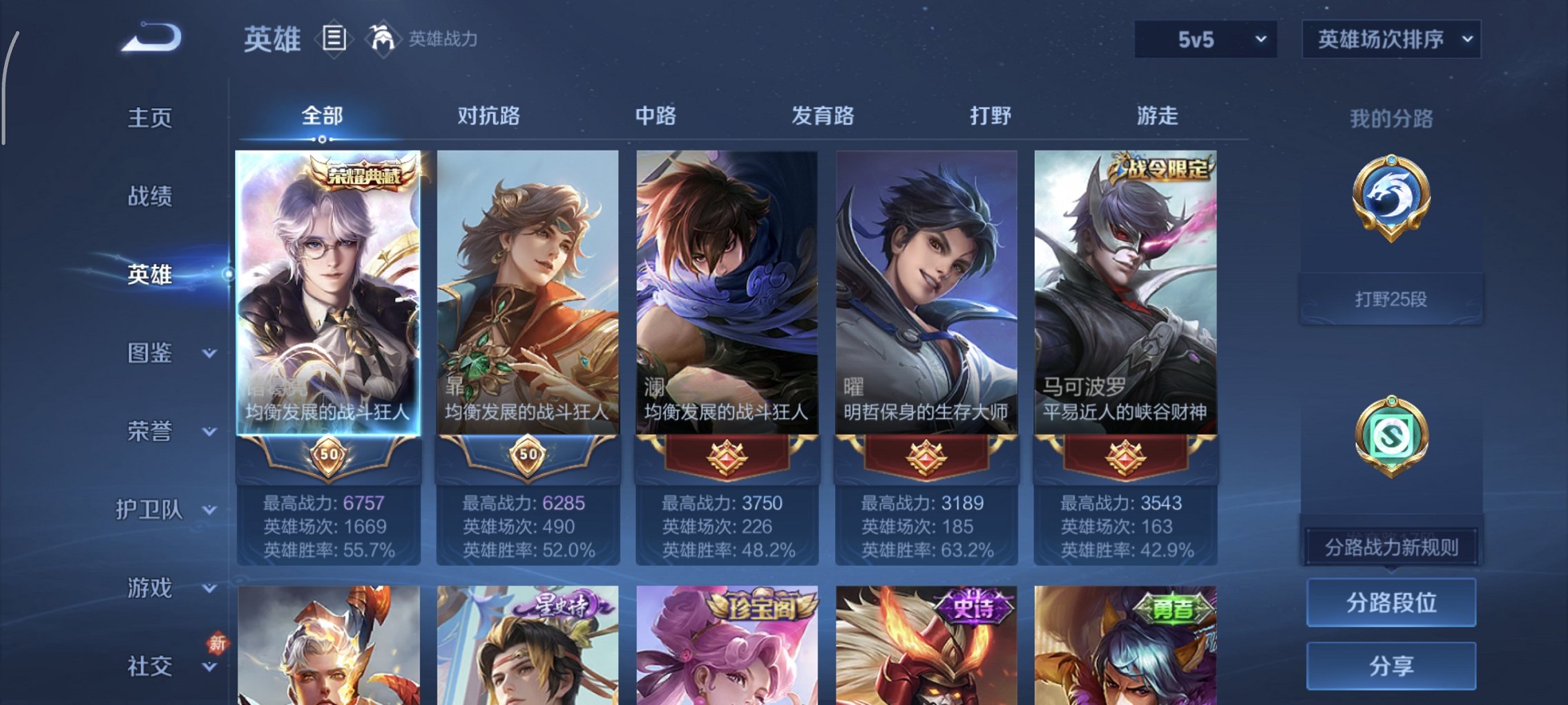
Task: Open the hero list scroll icon beside 英雄
Action: (x=334, y=39)
